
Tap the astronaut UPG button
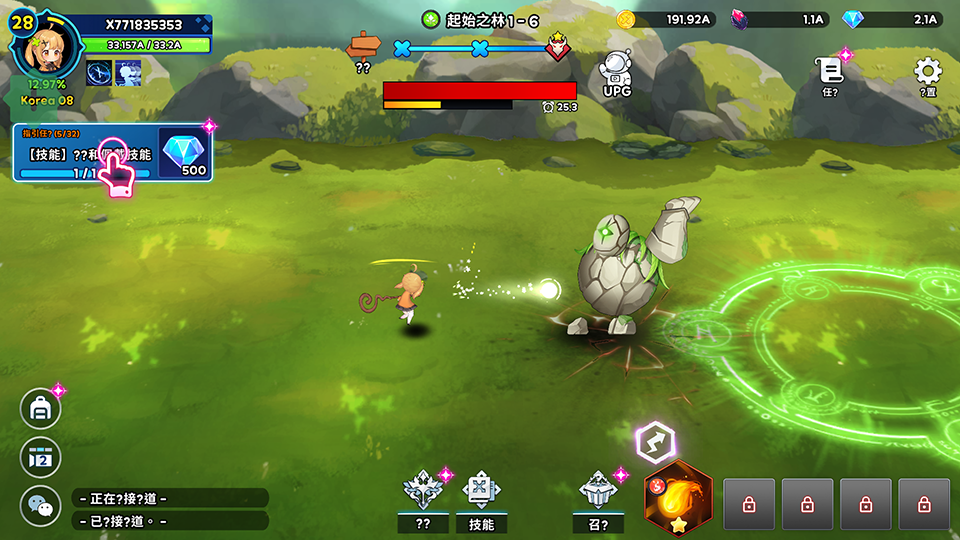click(x=616, y=74)
